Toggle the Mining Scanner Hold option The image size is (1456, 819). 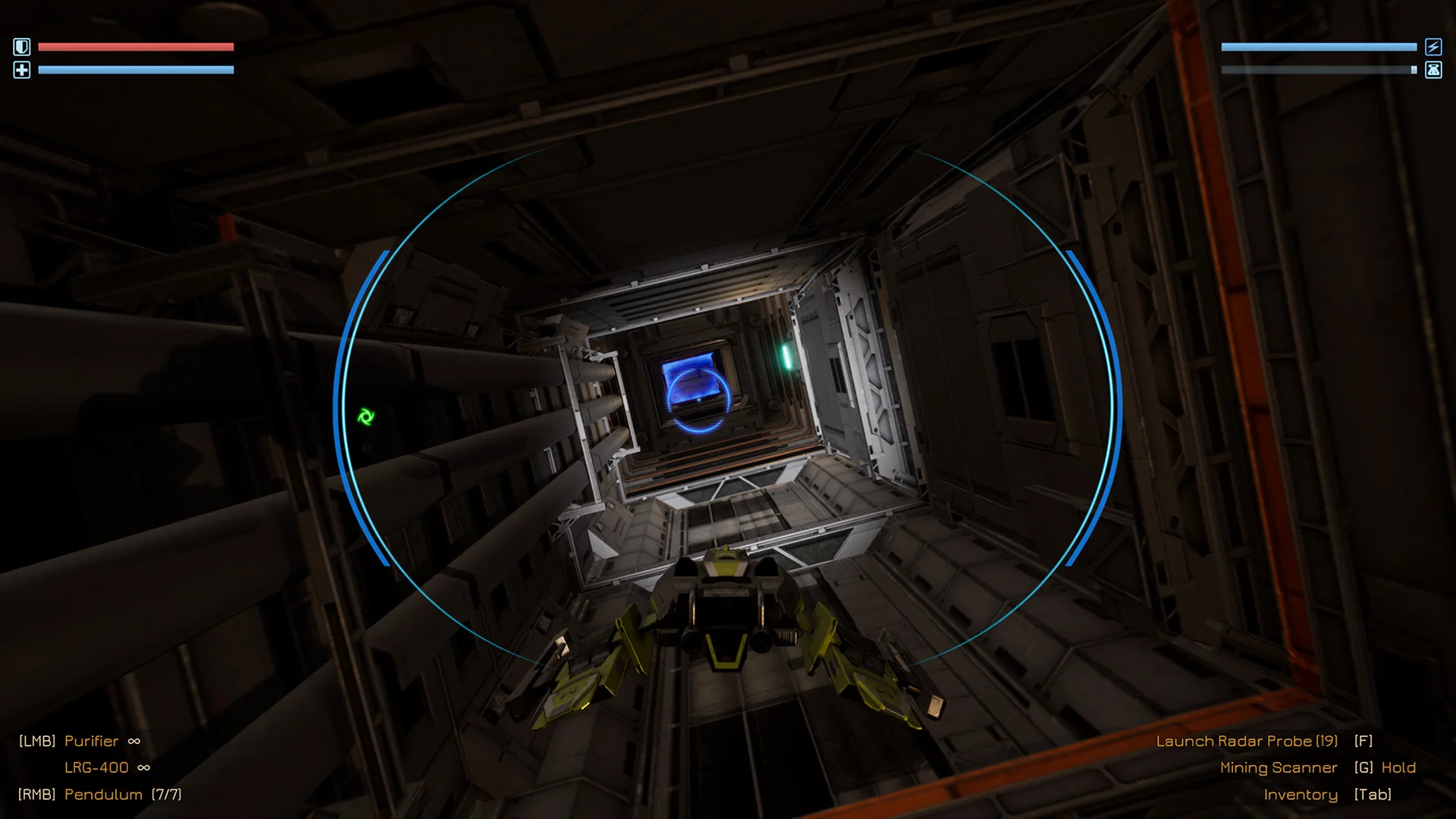point(1398,767)
